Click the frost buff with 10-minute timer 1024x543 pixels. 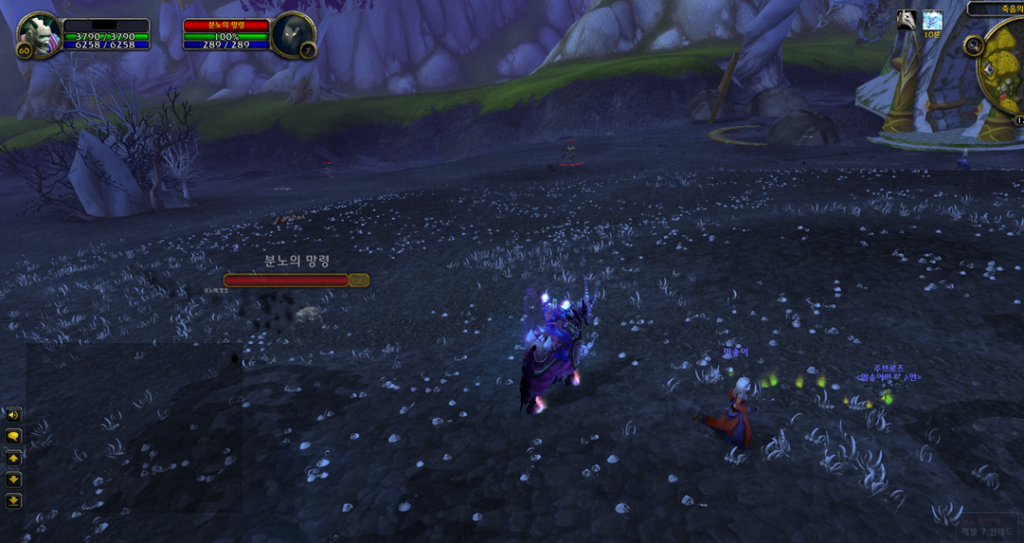pos(932,20)
